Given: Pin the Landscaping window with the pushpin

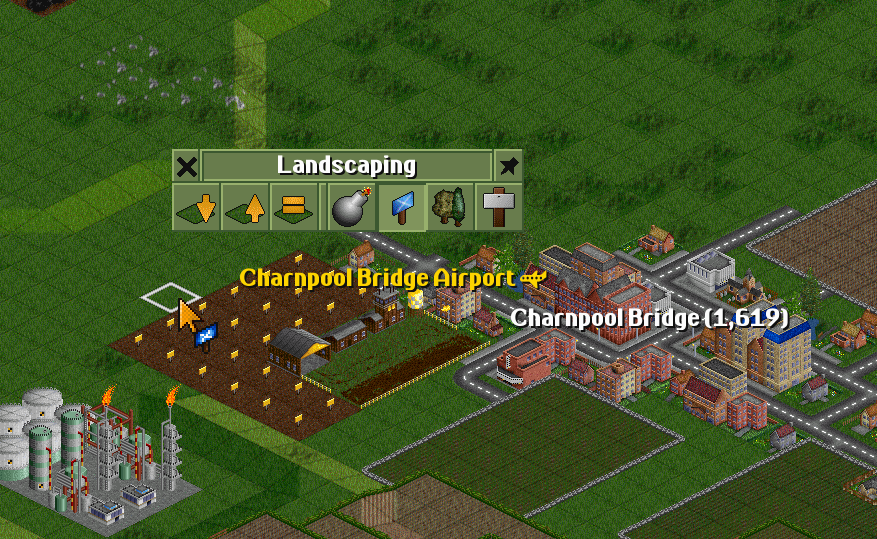Looking at the screenshot, I should click(509, 165).
